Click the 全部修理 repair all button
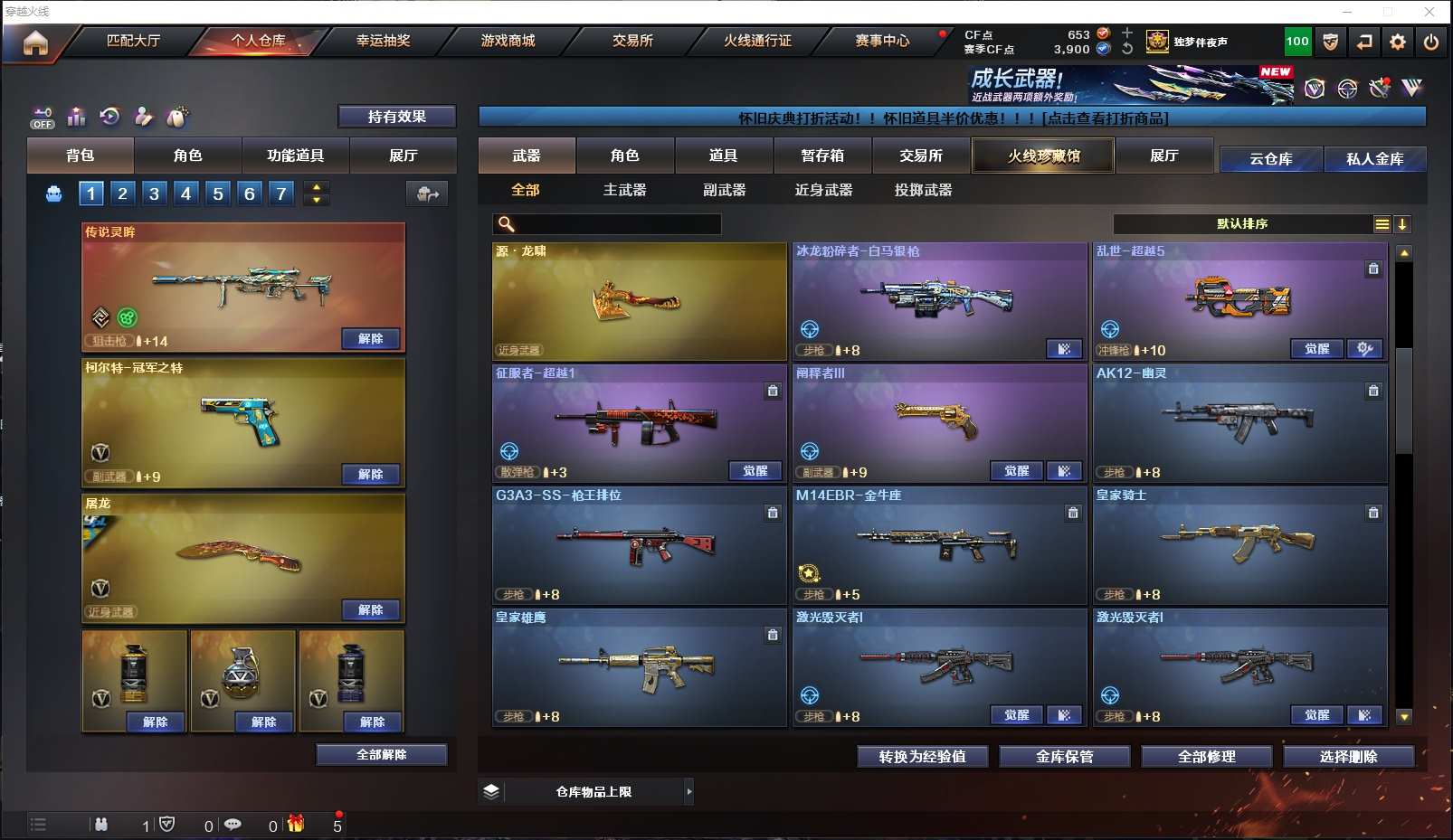Viewport: 1453px width, 840px height. click(x=1206, y=756)
